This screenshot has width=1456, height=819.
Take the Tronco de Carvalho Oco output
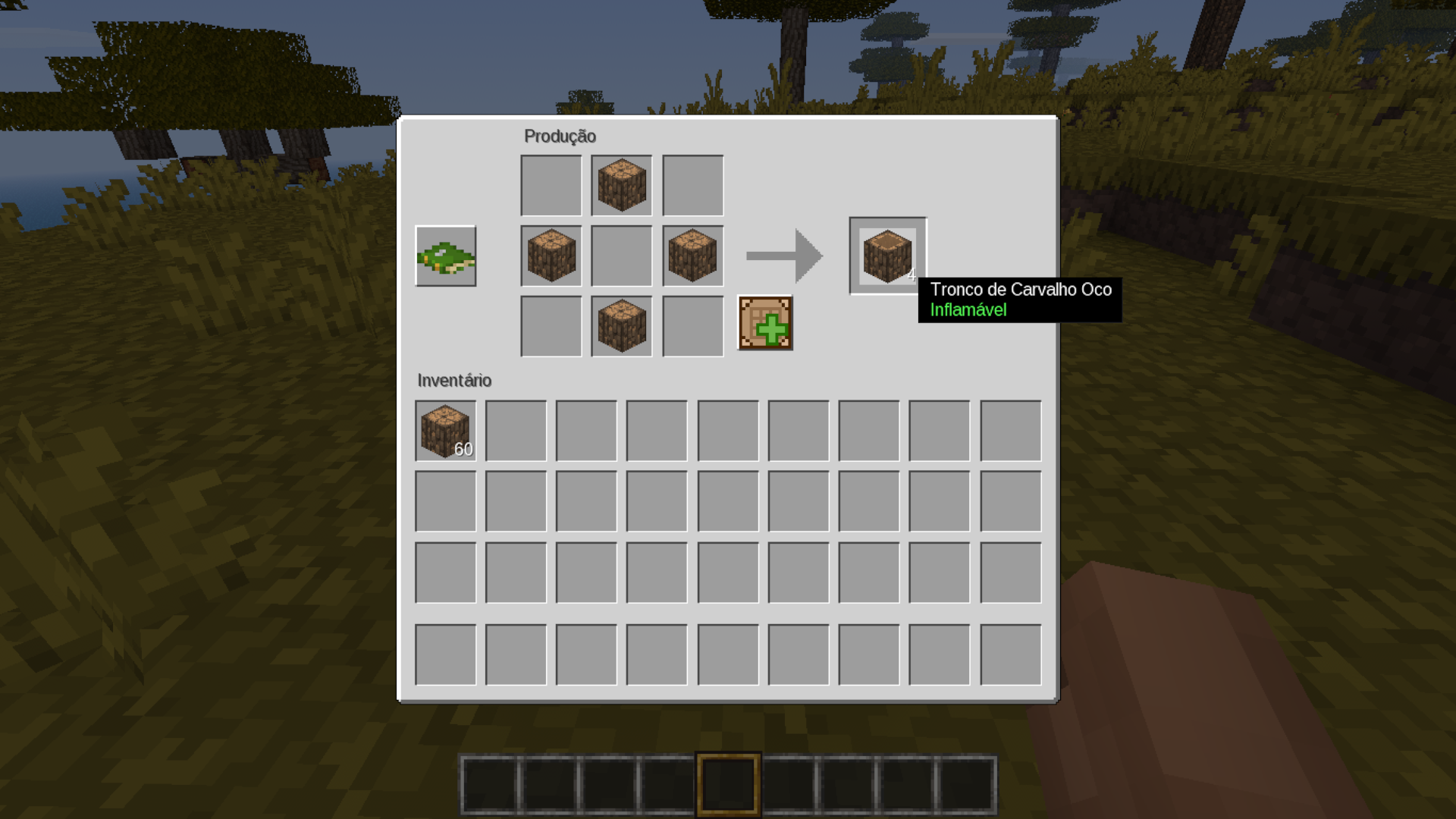[x=887, y=256]
